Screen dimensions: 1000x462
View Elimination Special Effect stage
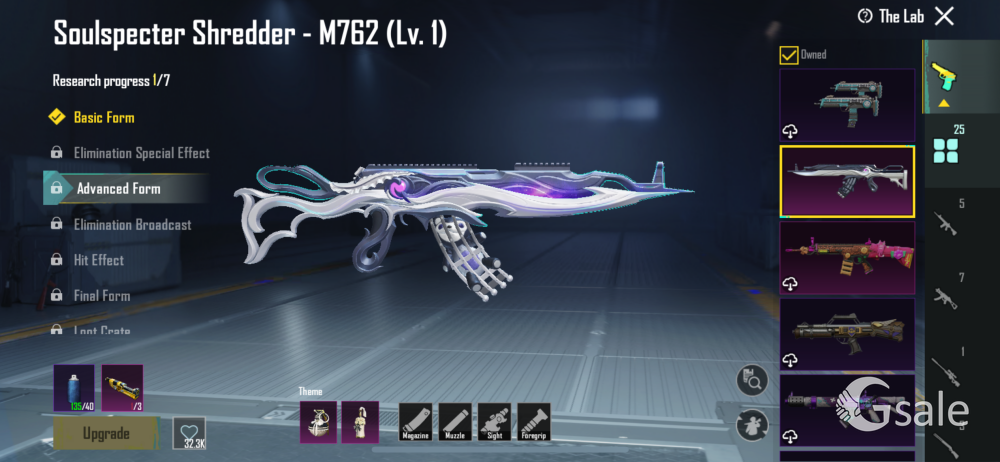coord(141,153)
